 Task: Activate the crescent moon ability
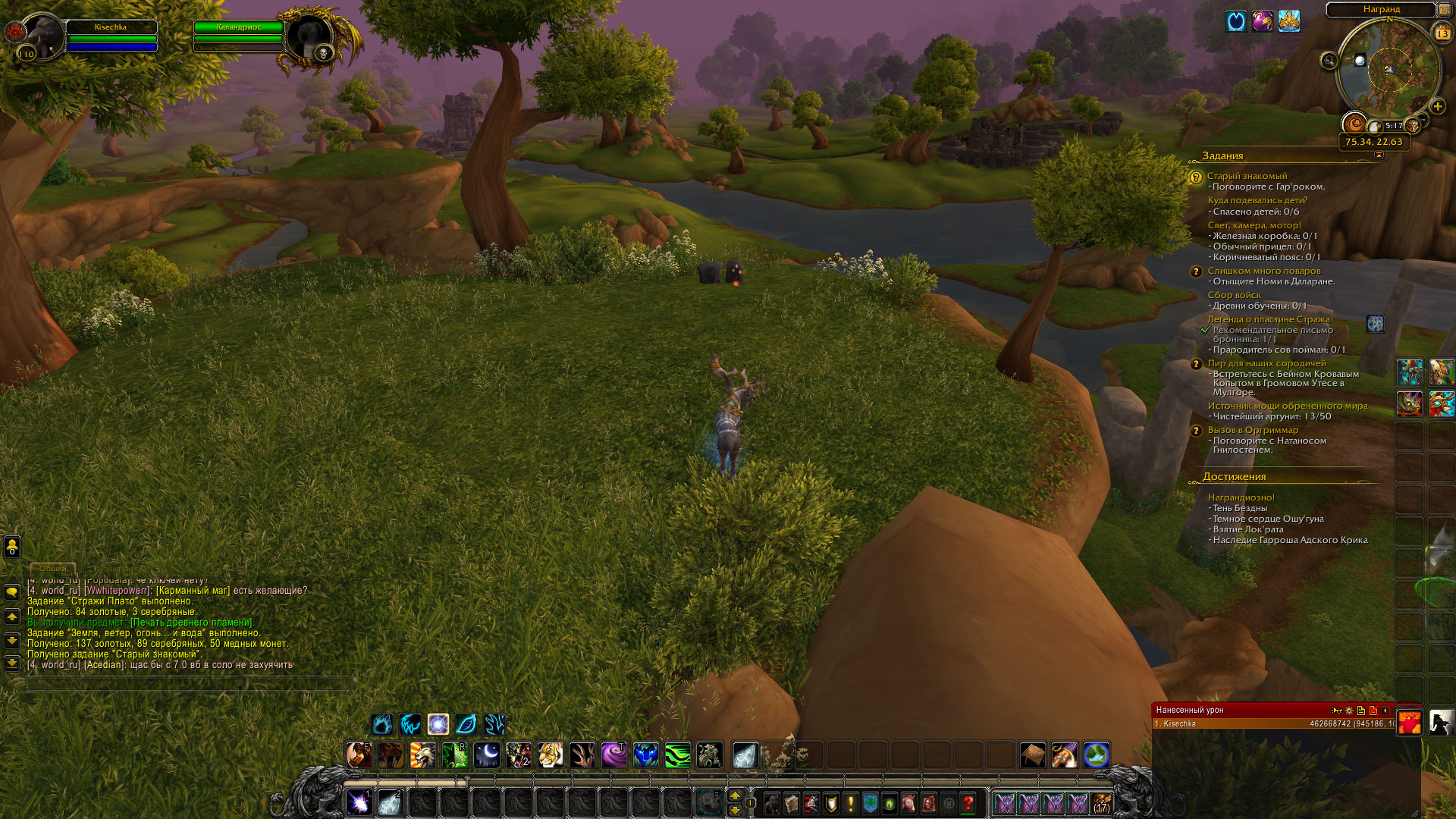486,755
